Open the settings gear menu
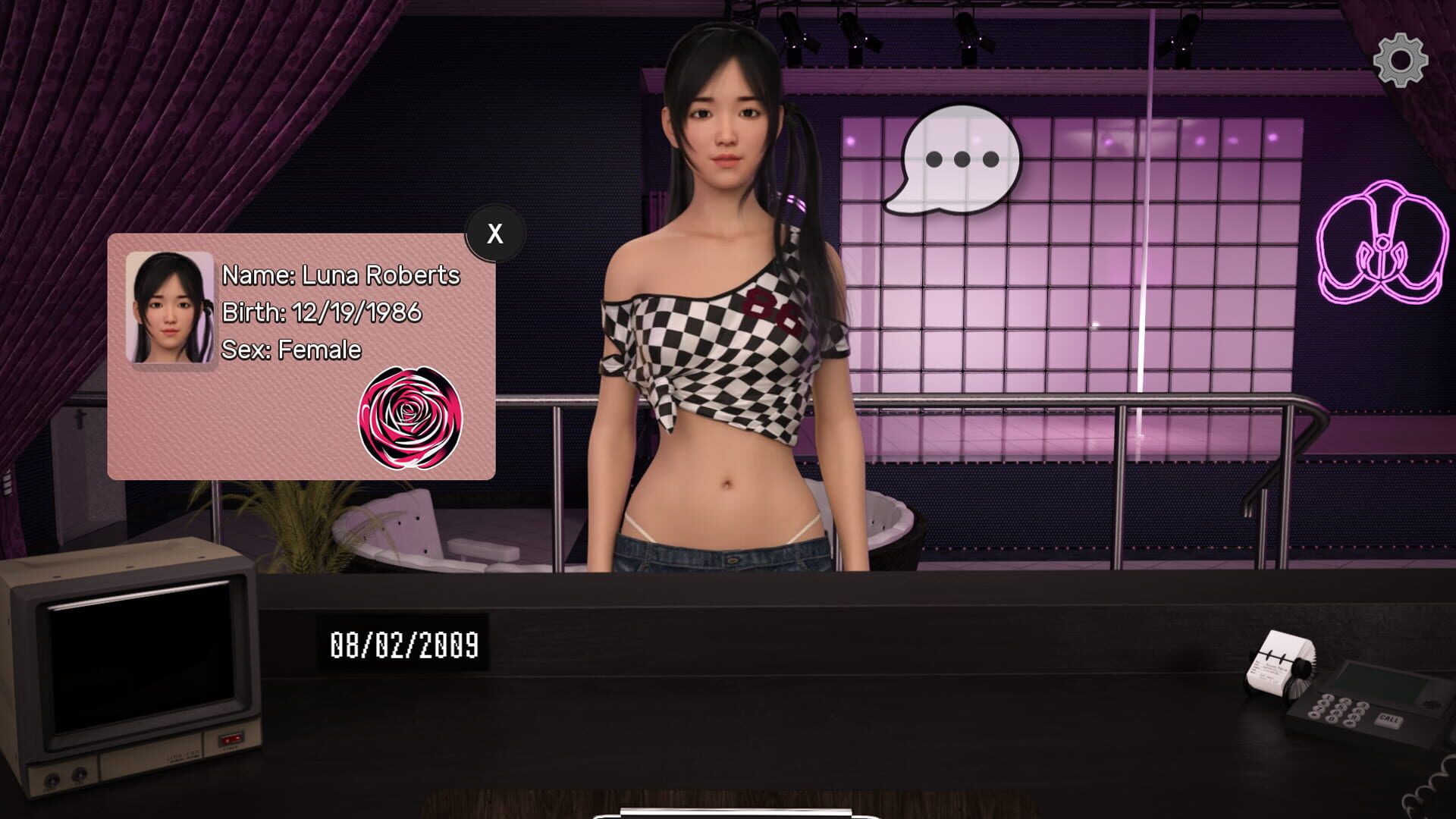This screenshot has width=1456, height=819. click(1399, 59)
